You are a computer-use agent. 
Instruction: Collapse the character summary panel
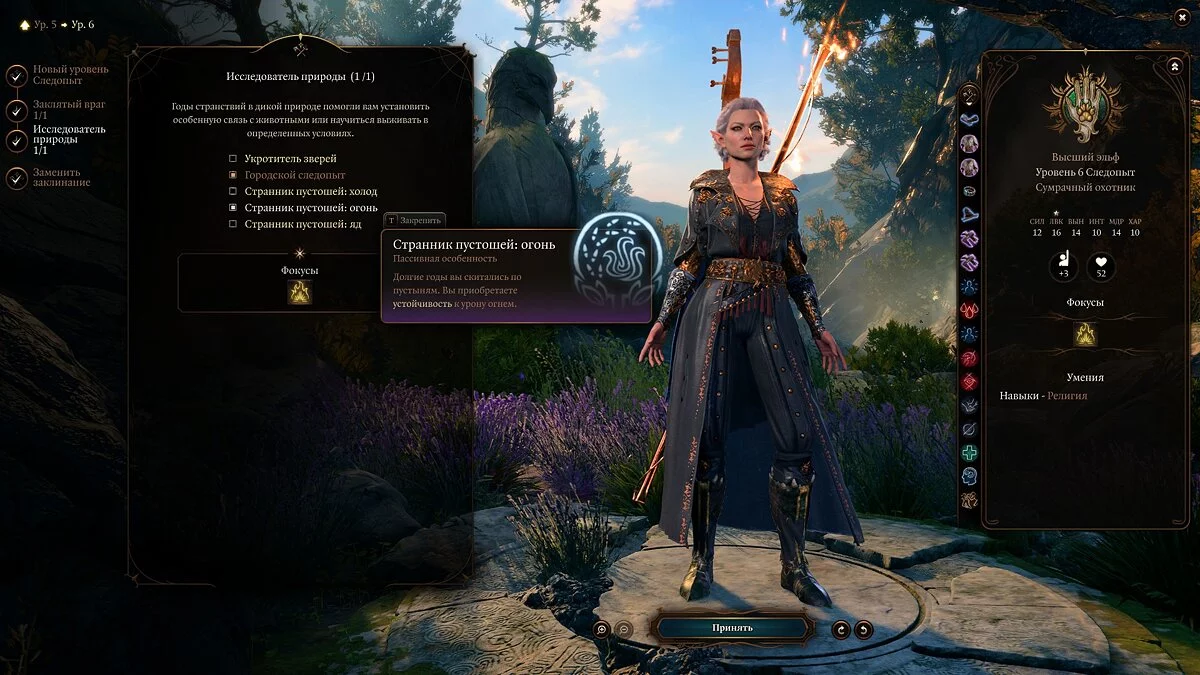(1174, 66)
